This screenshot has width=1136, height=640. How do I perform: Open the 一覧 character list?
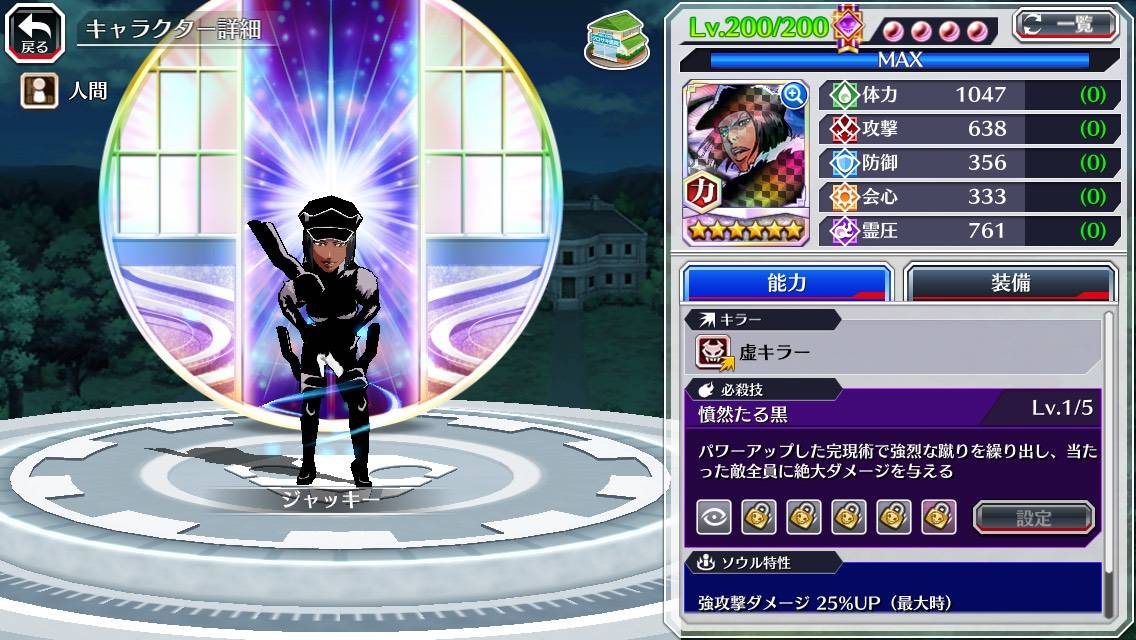click(x=1065, y=24)
